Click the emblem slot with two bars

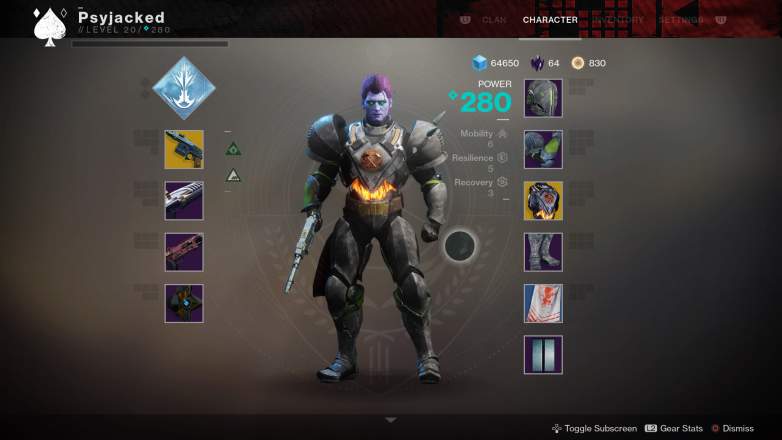point(543,354)
